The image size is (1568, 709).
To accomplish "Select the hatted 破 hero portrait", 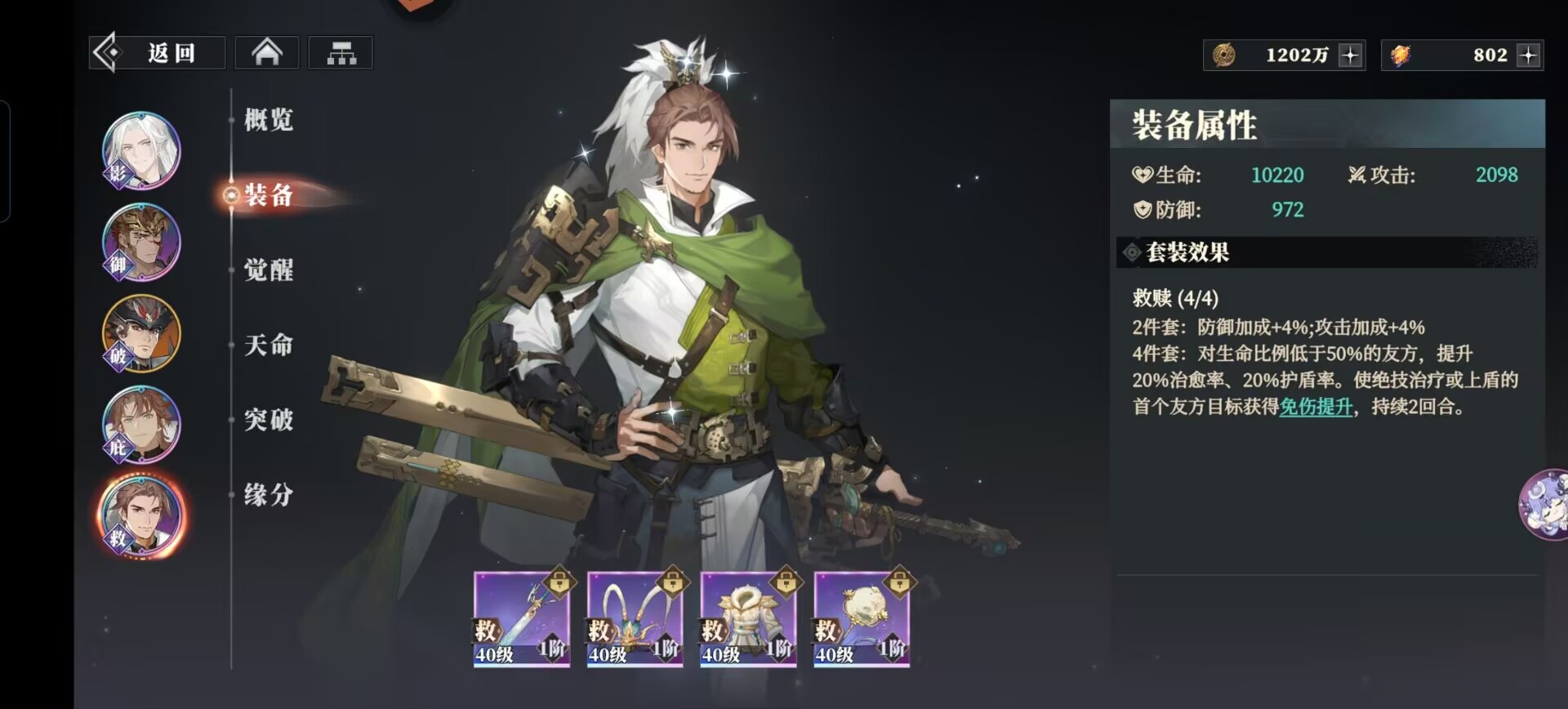I will 141,333.
